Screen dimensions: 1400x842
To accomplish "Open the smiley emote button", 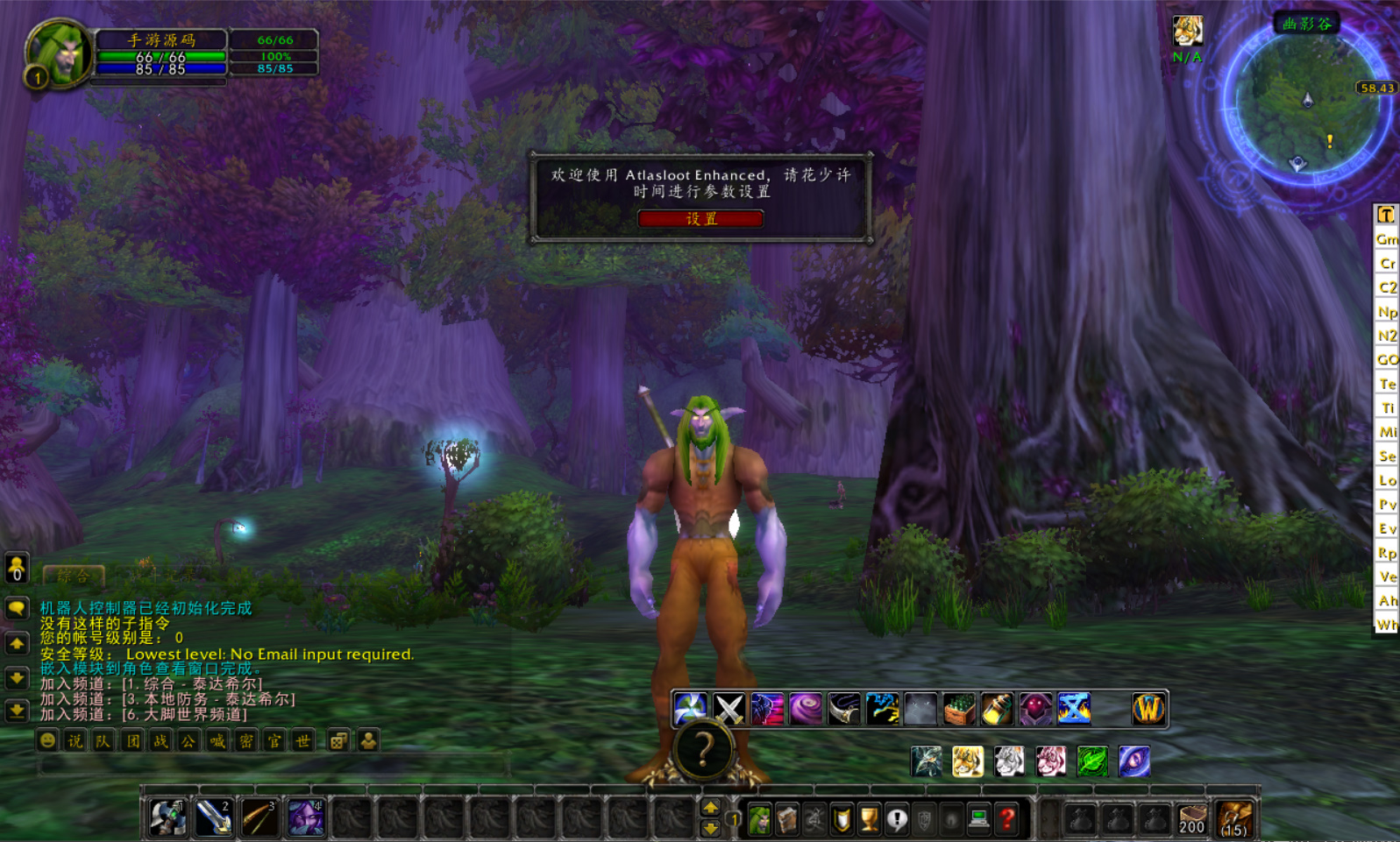I will (47, 741).
